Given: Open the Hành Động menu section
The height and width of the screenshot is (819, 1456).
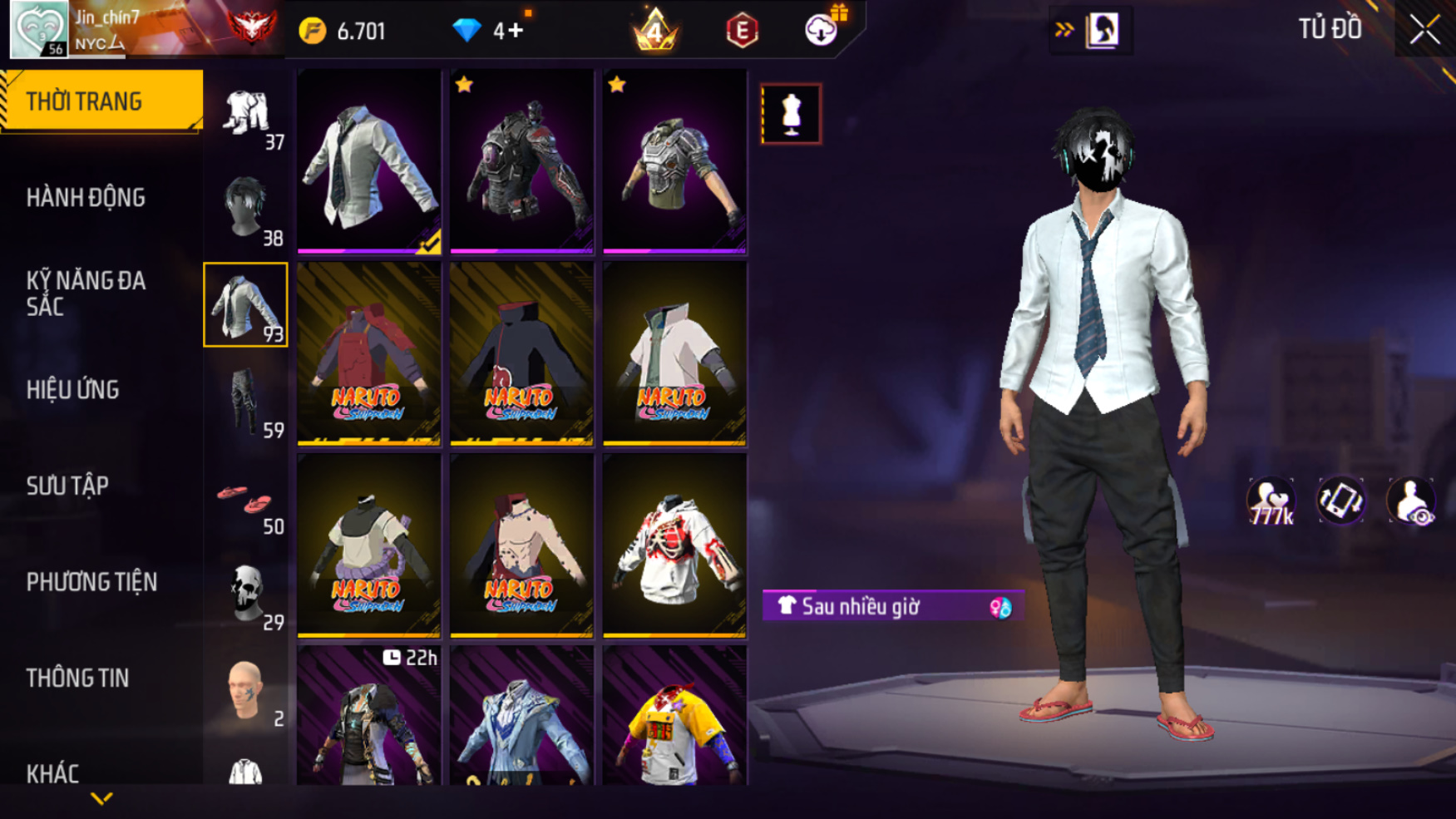Looking at the screenshot, I should point(86,198).
